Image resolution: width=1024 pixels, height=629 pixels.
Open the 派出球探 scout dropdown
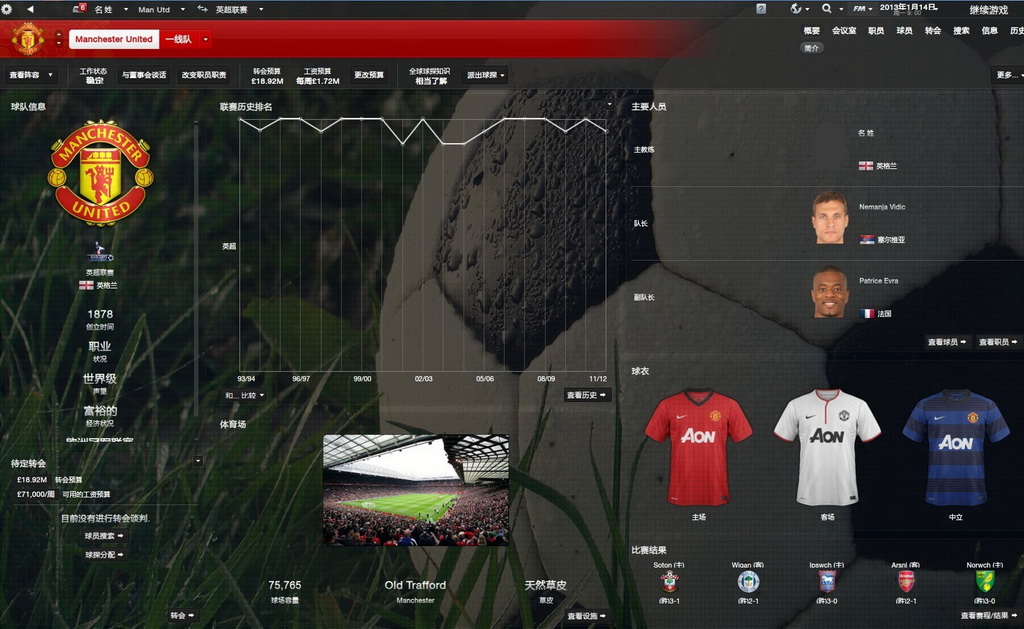[x=486, y=75]
